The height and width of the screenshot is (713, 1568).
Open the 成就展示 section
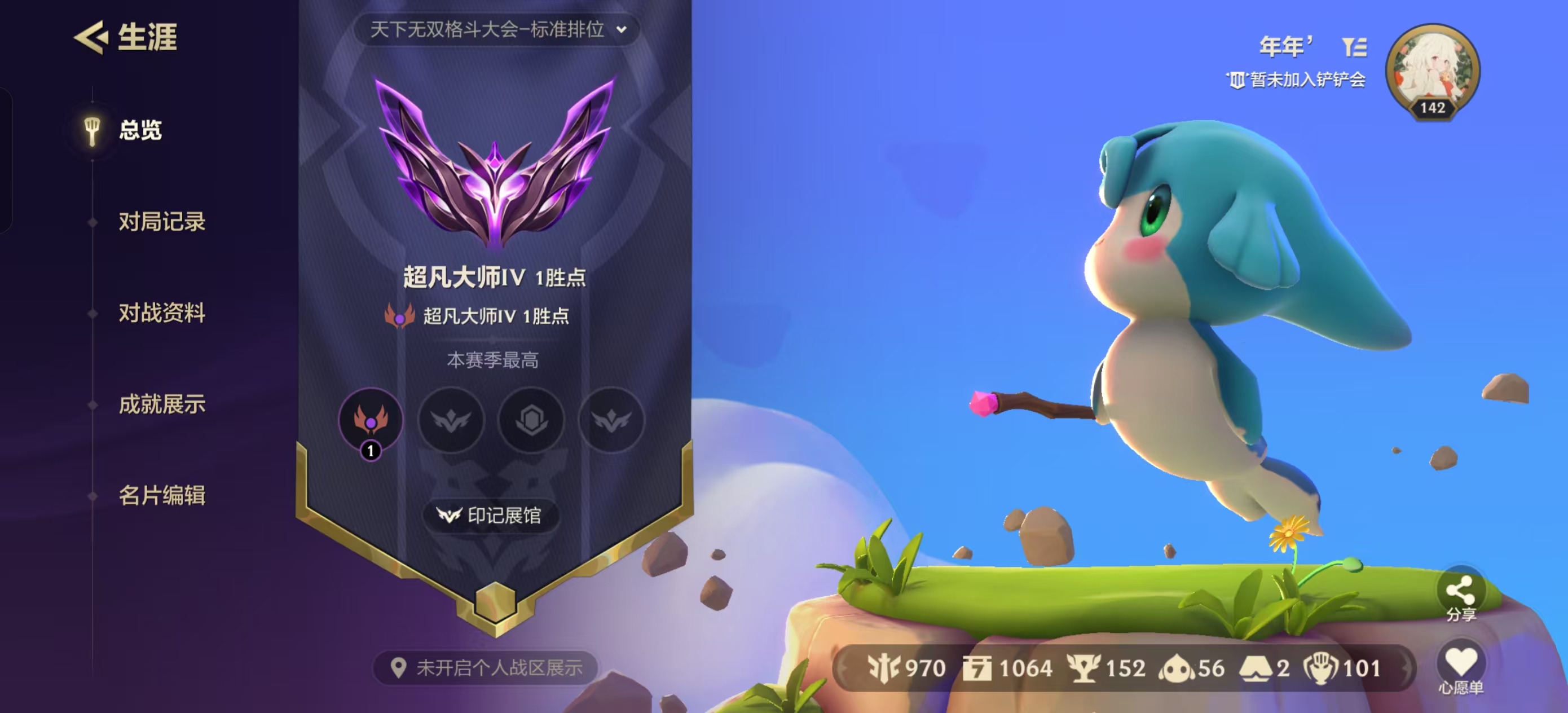162,404
